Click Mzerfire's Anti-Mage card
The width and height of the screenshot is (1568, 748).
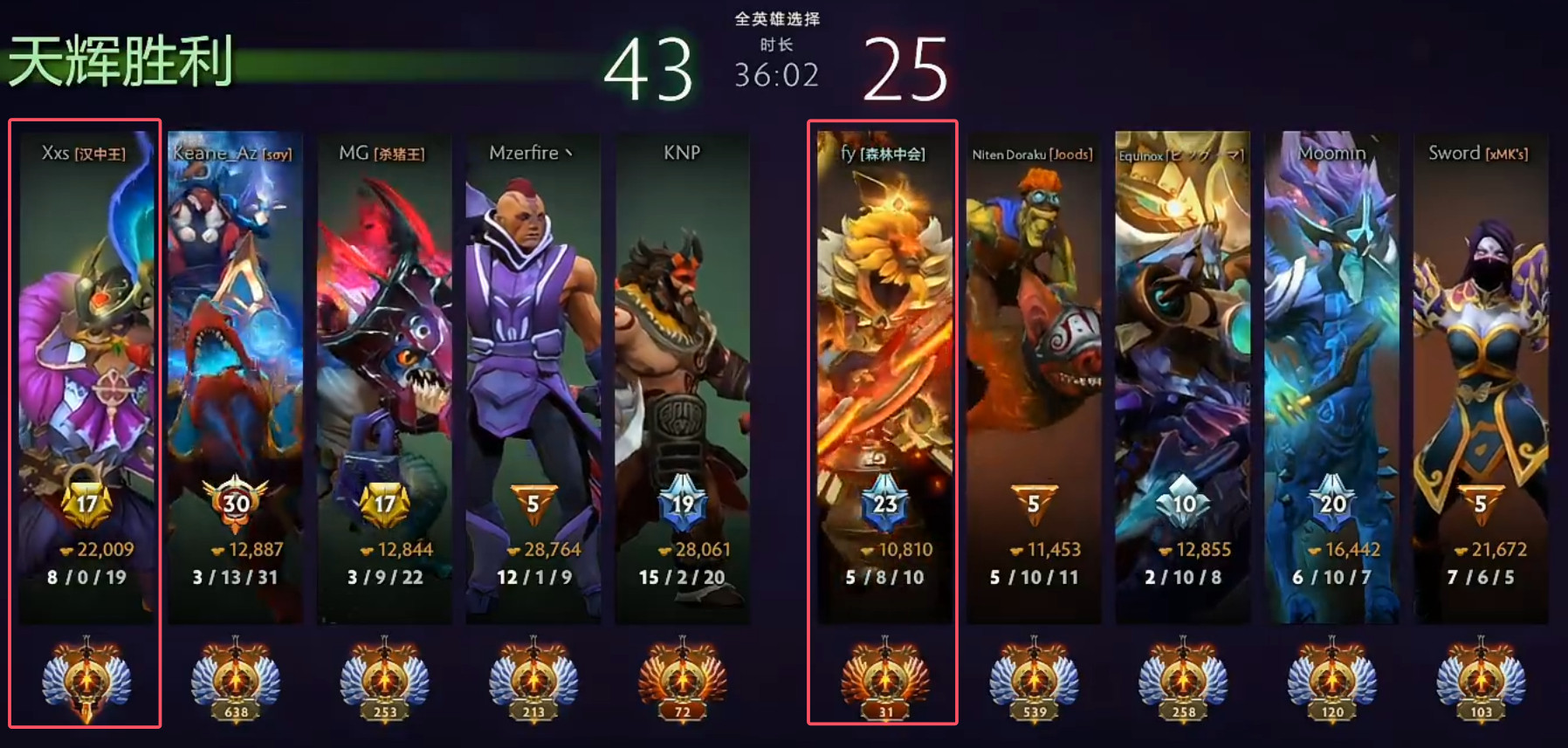[x=533, y=375]
